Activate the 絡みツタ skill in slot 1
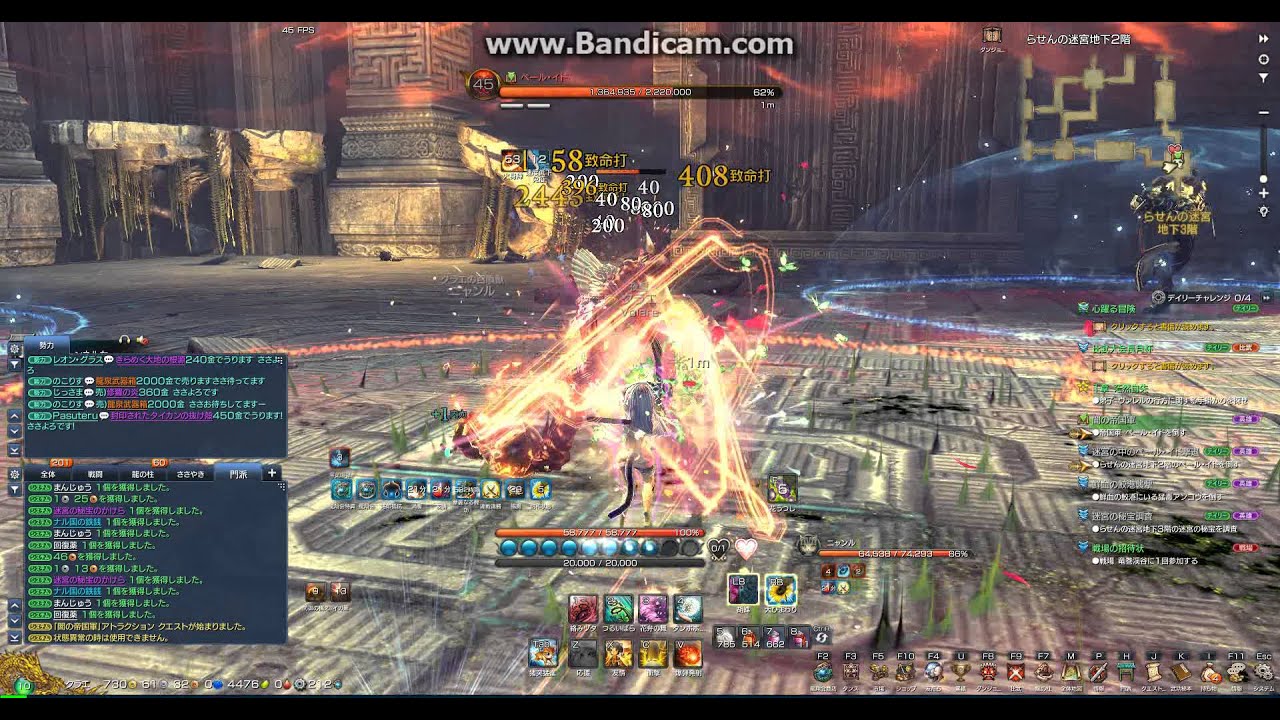The image size is (1280, 720). coord(583,609)
